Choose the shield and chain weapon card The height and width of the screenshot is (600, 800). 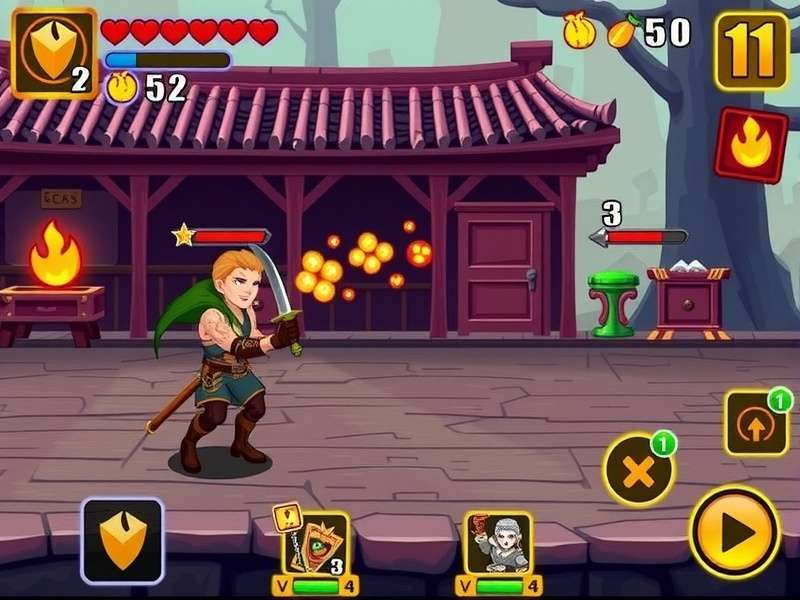(x=314, y=545)
